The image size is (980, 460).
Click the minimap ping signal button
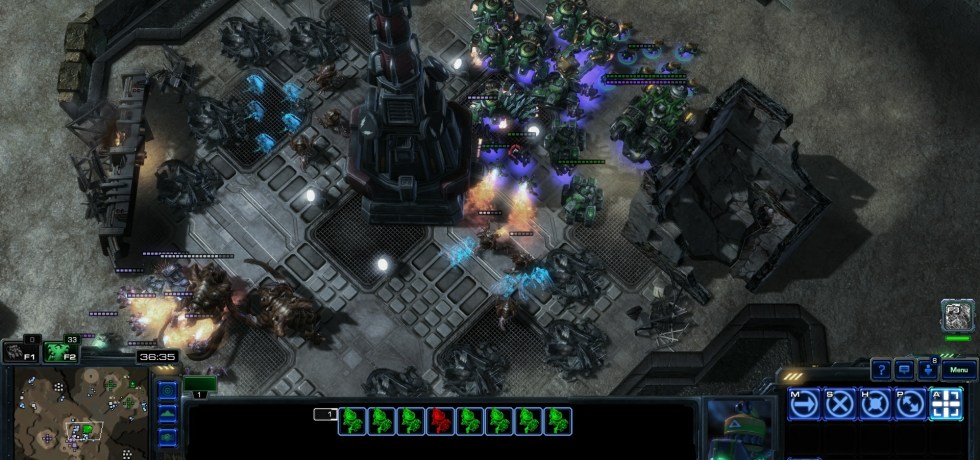pos(167,390)
